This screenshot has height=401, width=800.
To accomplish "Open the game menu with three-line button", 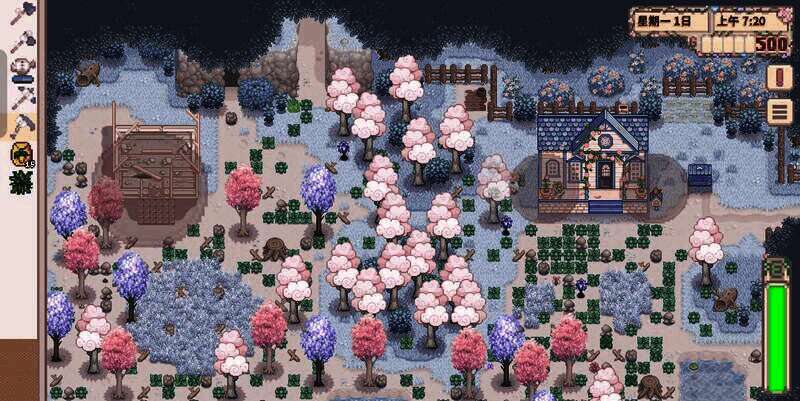I will click(x=779, y=111).
